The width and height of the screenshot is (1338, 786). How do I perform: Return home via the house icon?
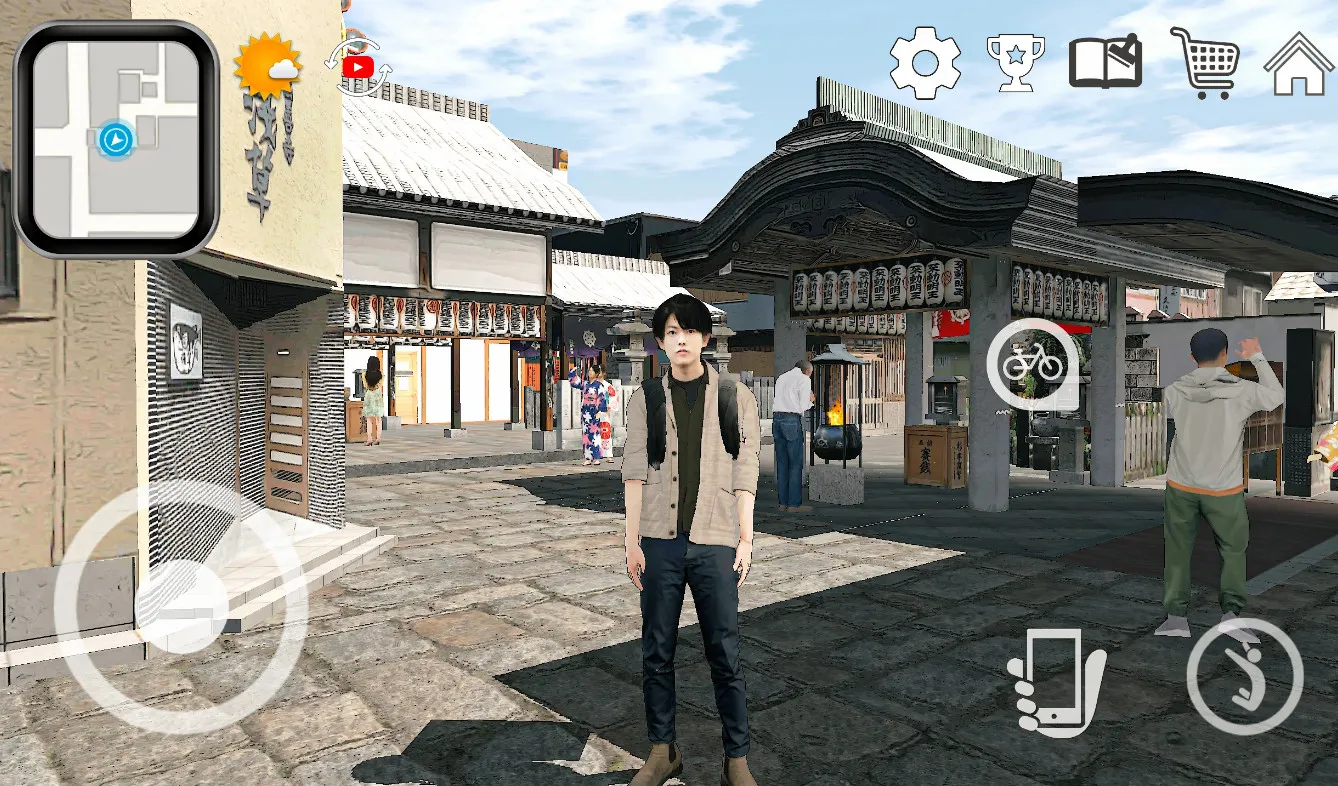point(1299,63)
